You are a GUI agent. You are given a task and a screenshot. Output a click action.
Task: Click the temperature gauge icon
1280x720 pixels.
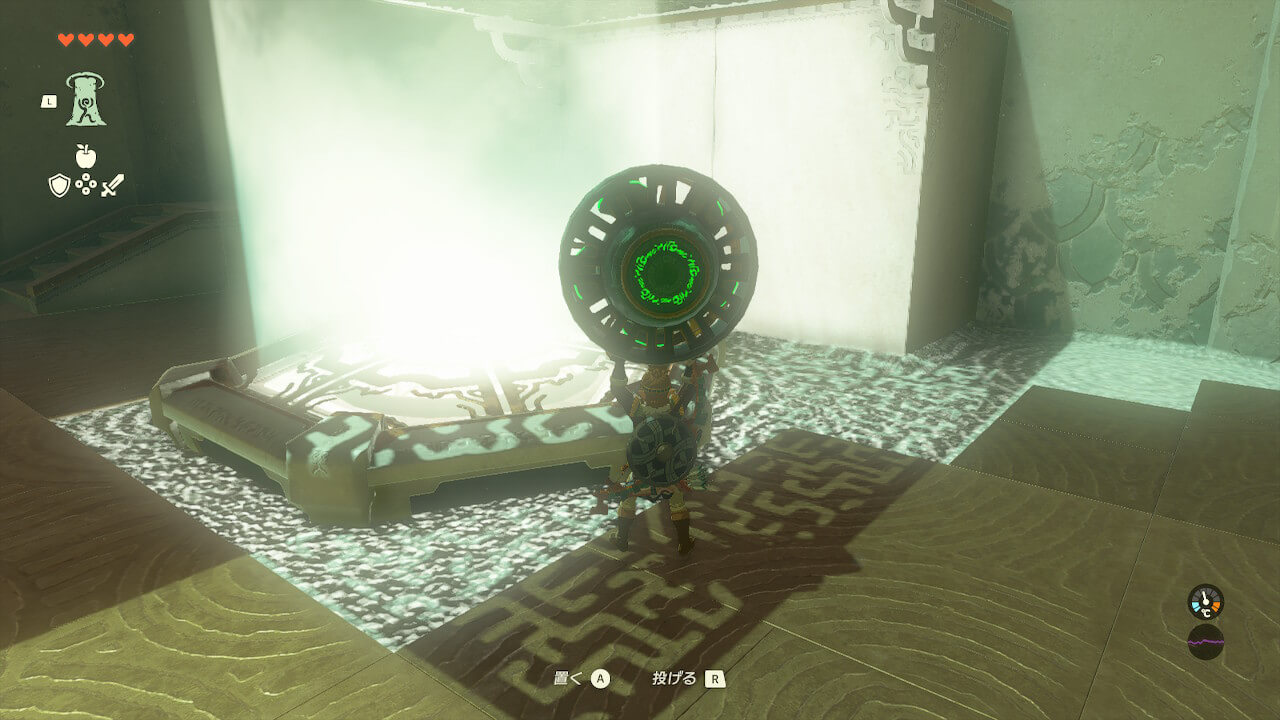[1205, 601]
